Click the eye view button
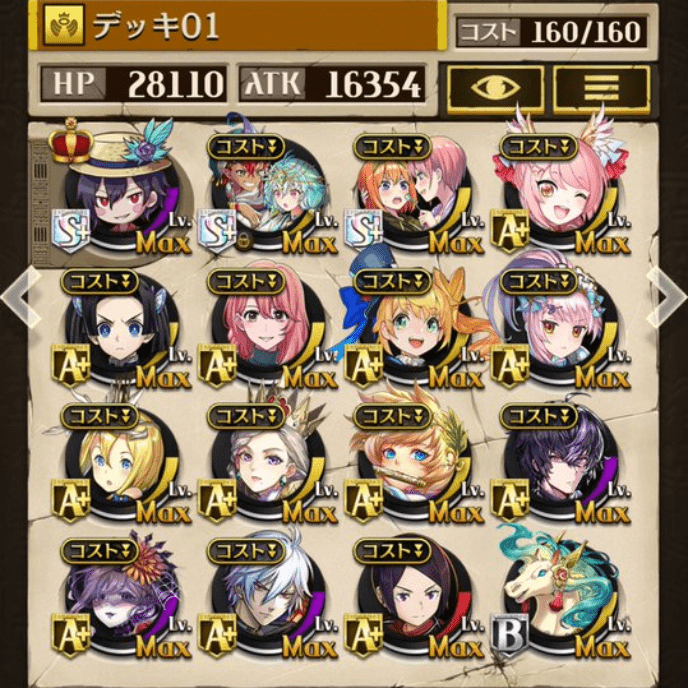This screenshot has width=688, height=688. coord(495,88)
